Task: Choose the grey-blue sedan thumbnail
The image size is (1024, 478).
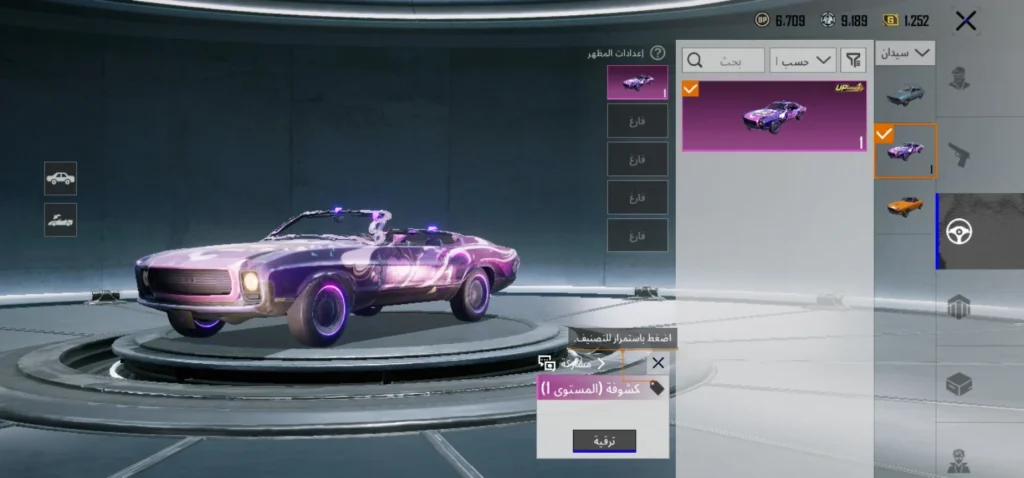Action: (x=905, y=94)
